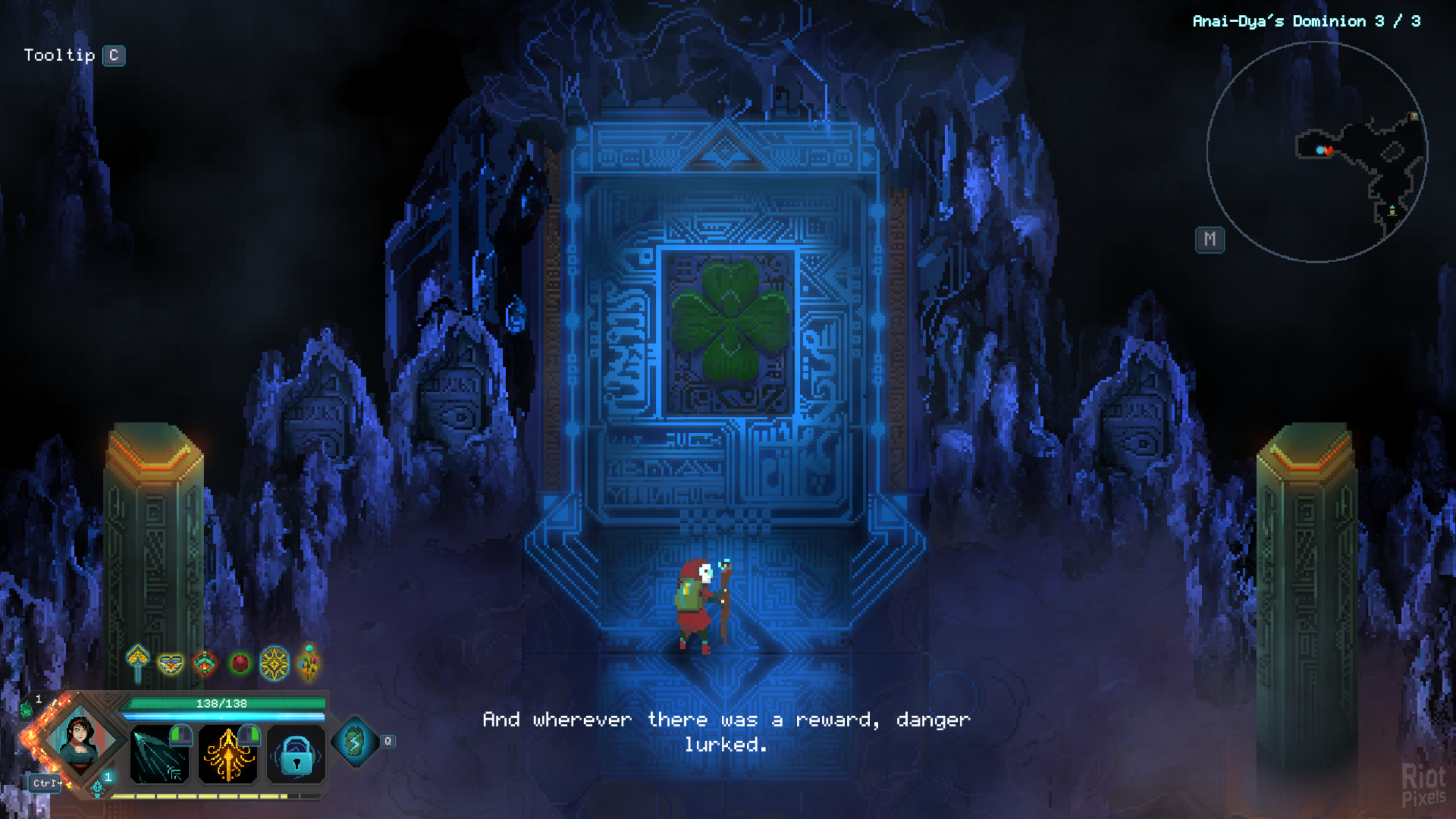The height and width of the screenshot is (819, 1456).
Task: Click the blue totem icon below portrait
Action: [97, 788]
